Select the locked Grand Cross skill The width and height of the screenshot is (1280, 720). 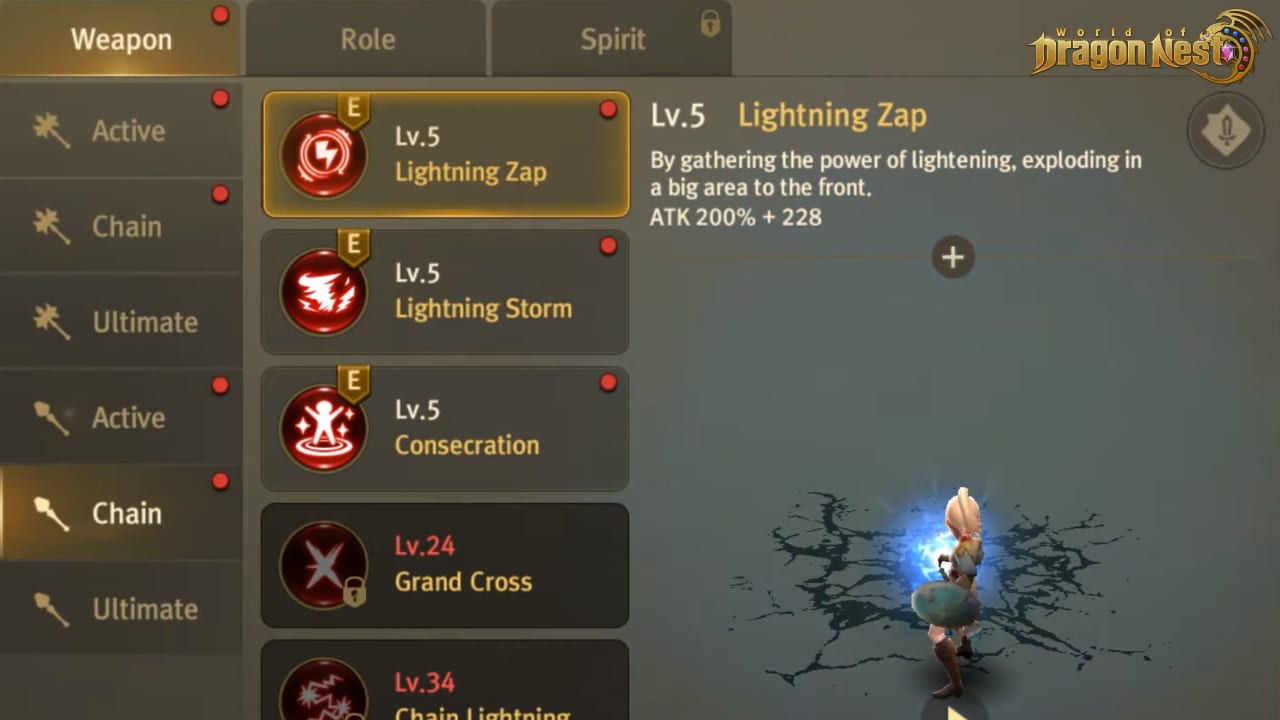pyautogui.click(x=446, y=565)
